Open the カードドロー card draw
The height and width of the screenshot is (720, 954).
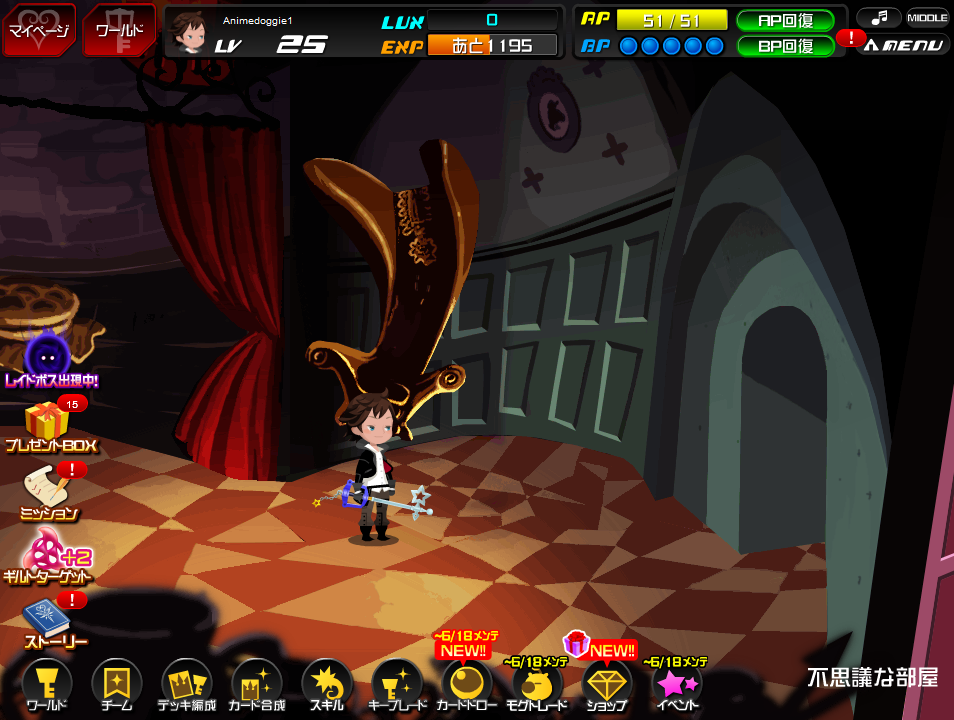click(x=467, y=685)
